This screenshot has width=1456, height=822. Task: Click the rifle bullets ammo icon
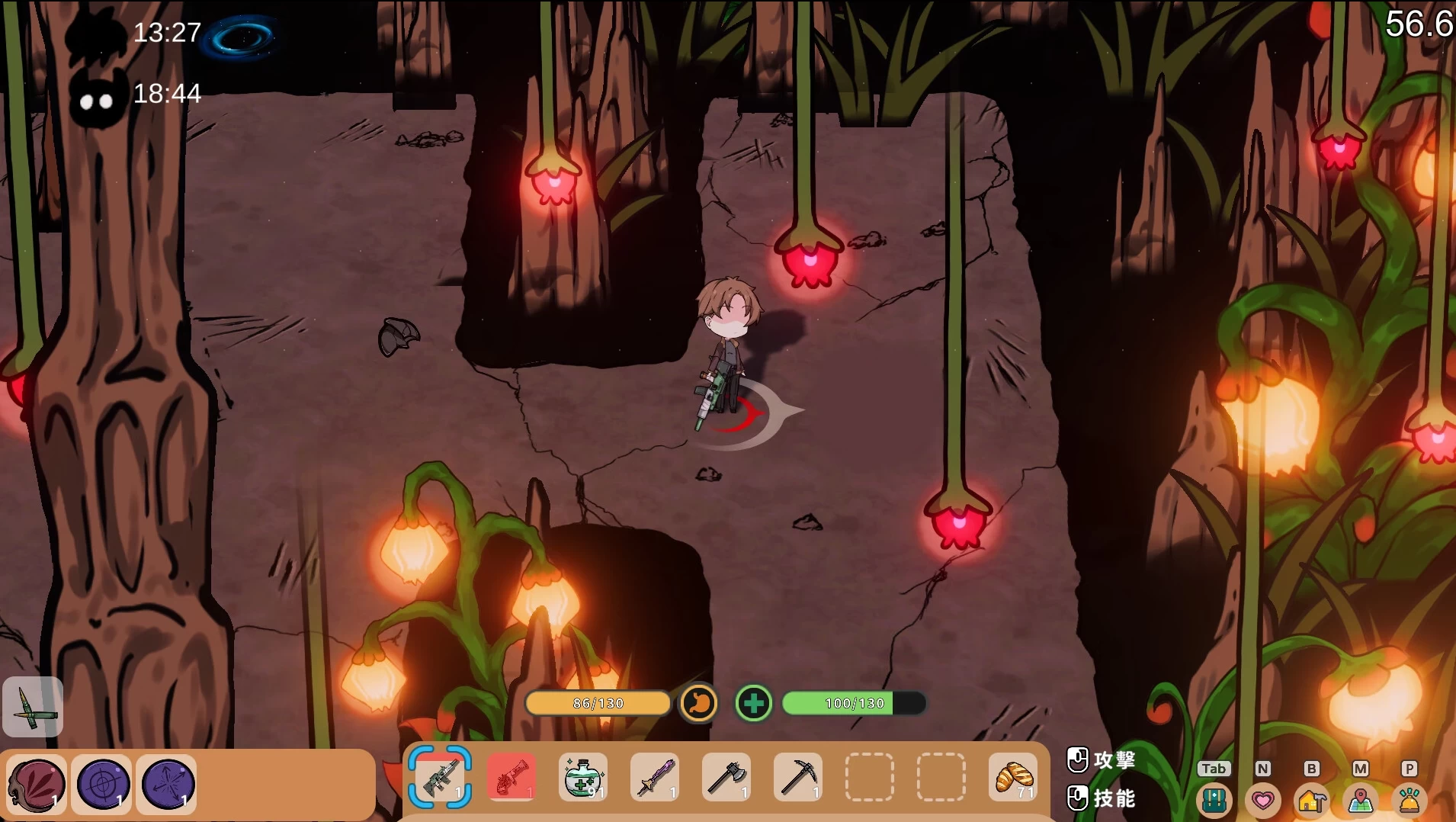[33, 707]
